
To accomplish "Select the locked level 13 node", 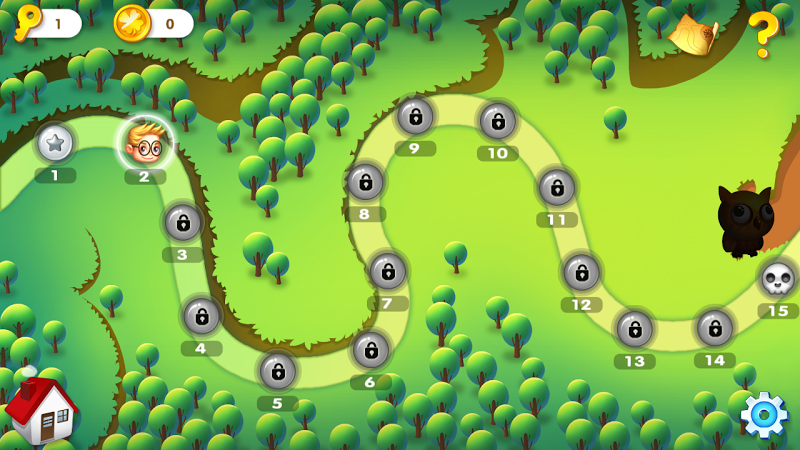I will click(634, 329).
